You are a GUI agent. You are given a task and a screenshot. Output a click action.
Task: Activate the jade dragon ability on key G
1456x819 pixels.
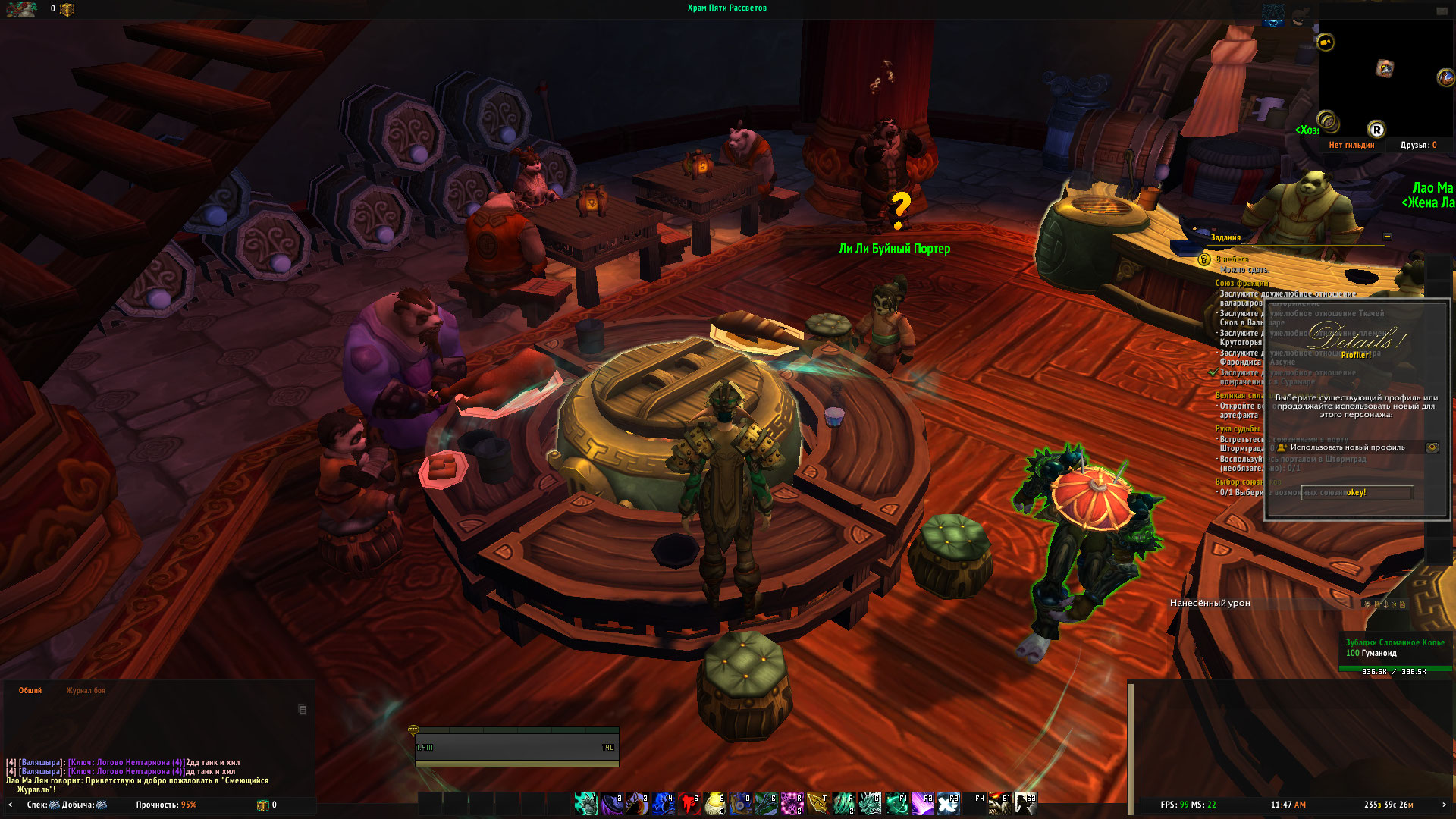click(x=869, y=804)
